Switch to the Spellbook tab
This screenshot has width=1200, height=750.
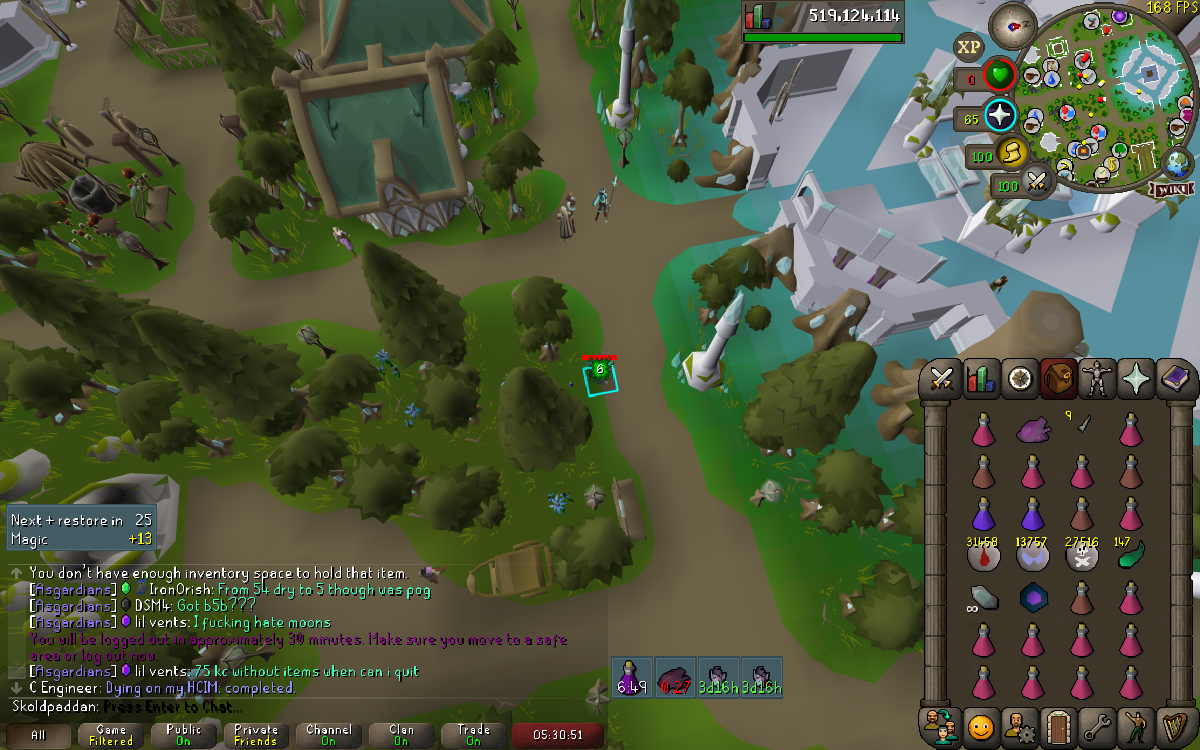click(1175, 379)
